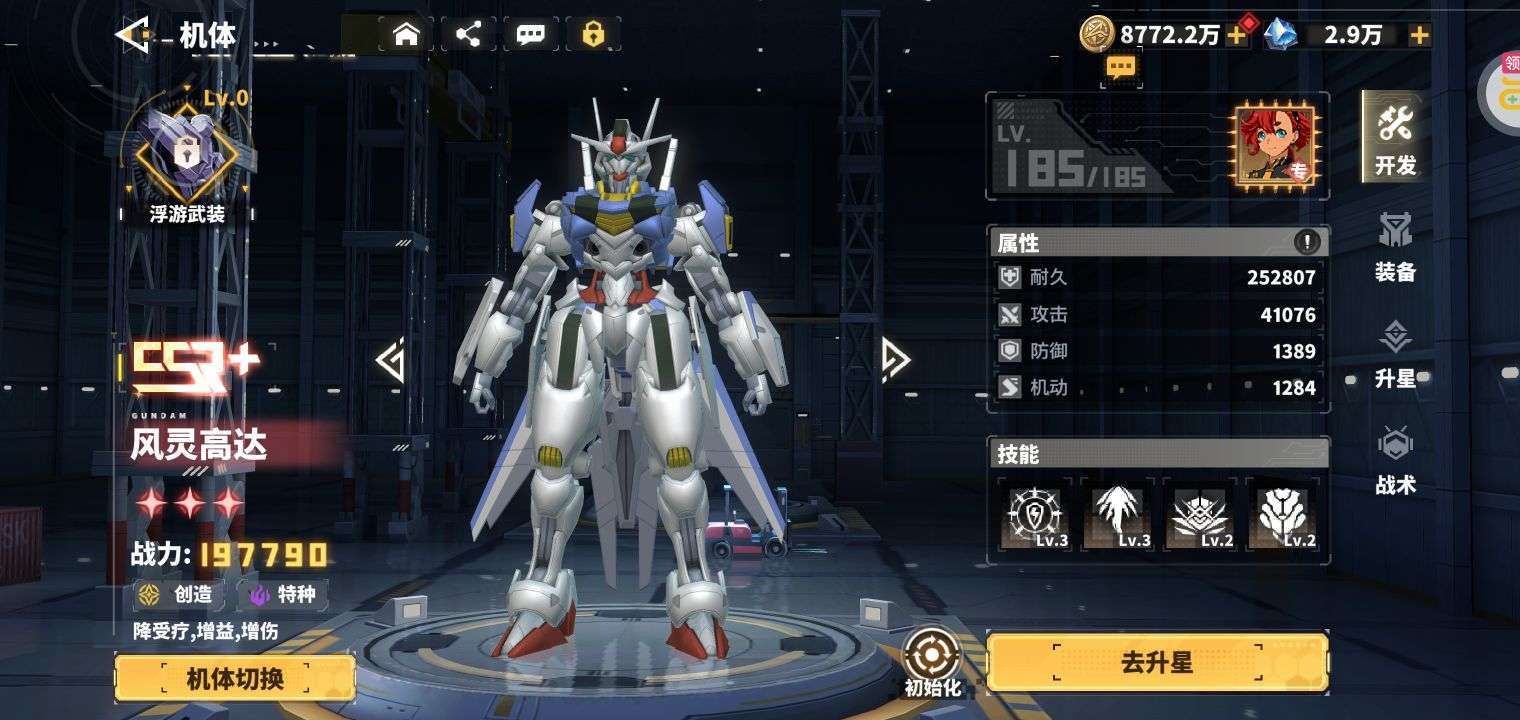
Task: Switch to the 战术 tab
Action: coord(1395,460)
